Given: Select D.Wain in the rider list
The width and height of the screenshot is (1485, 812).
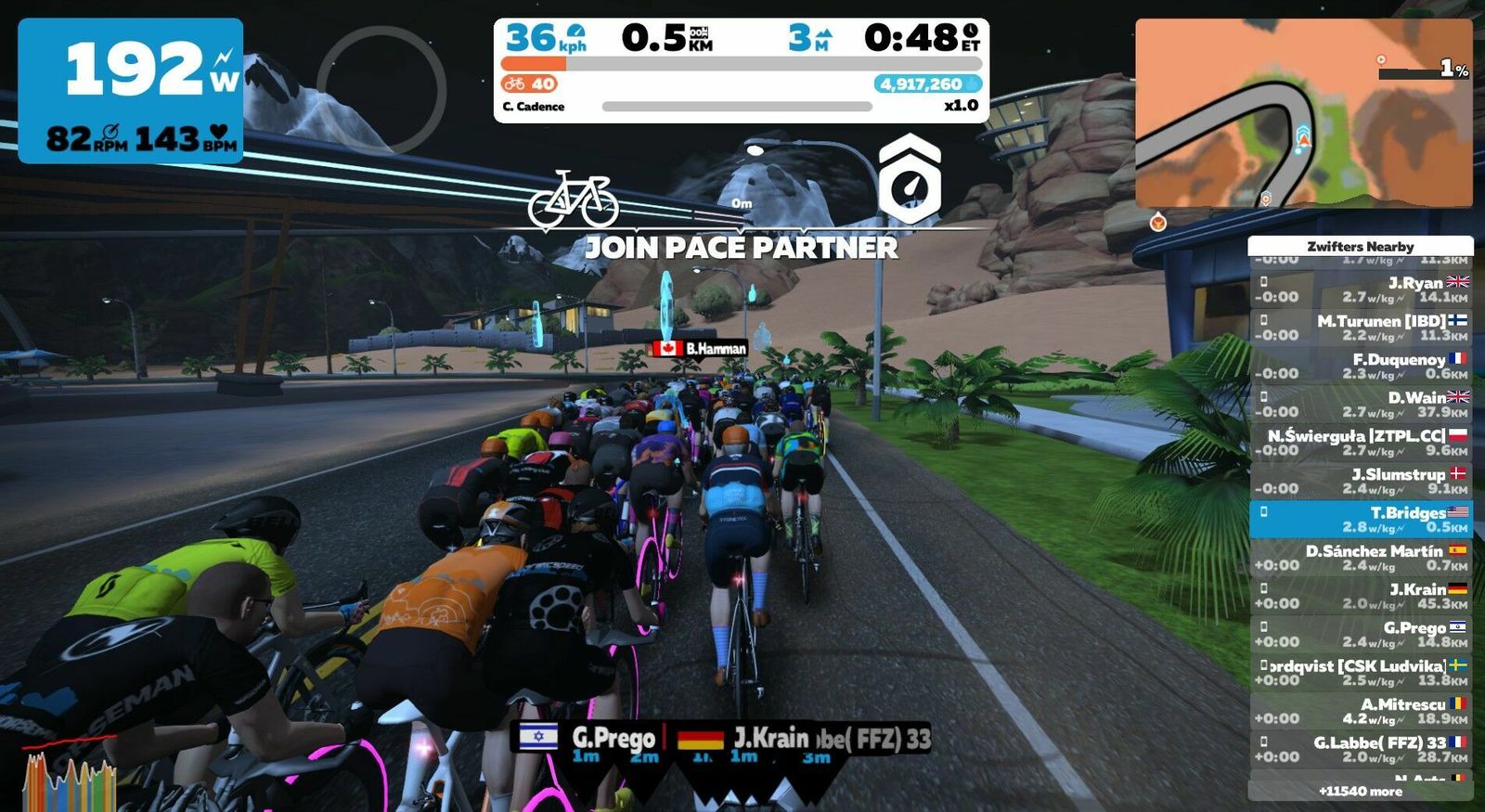Looking at the screenshot, I should pyautogui.click(x=1361, y=404).
